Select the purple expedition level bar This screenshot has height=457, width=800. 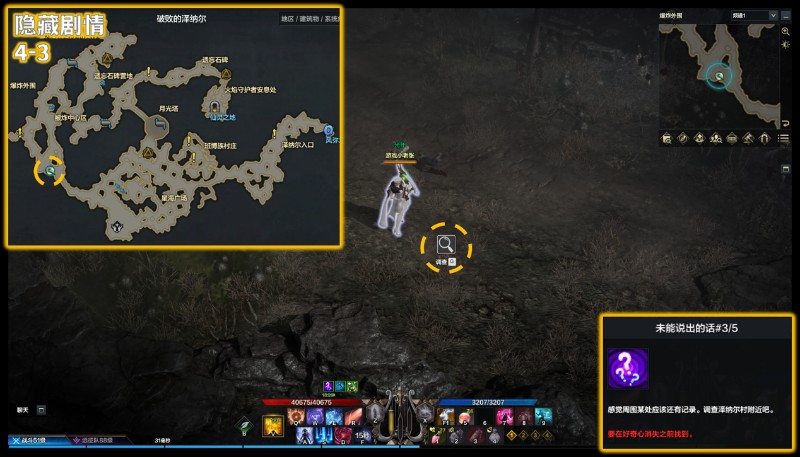(x=100, y=440)
